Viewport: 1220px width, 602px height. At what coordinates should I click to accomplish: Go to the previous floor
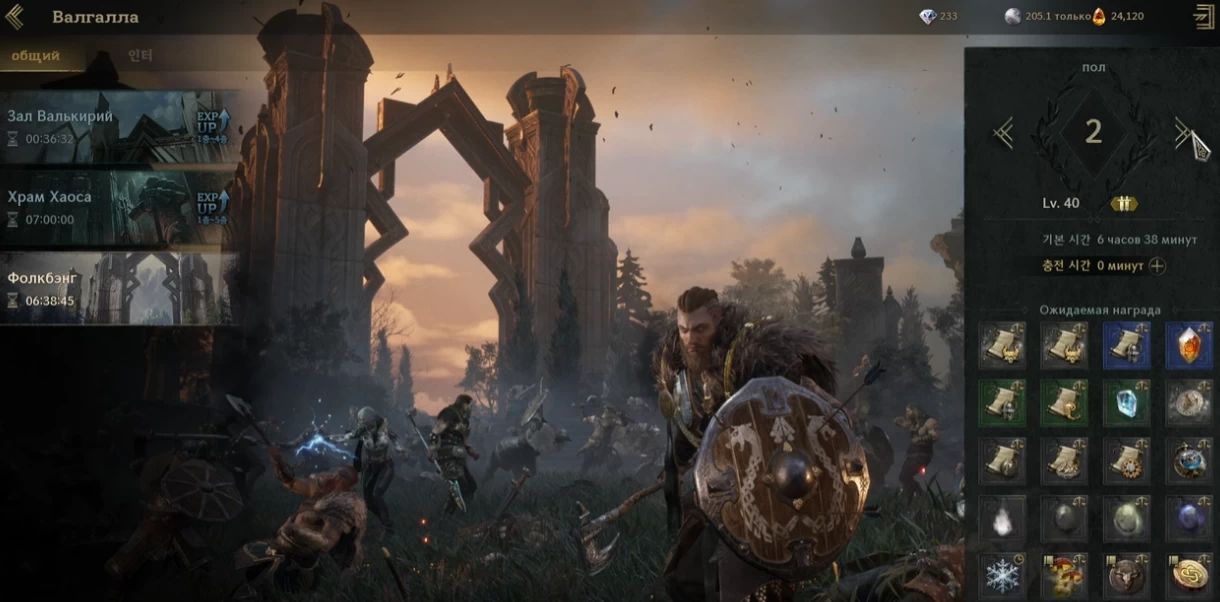(x=1004, y=132)
